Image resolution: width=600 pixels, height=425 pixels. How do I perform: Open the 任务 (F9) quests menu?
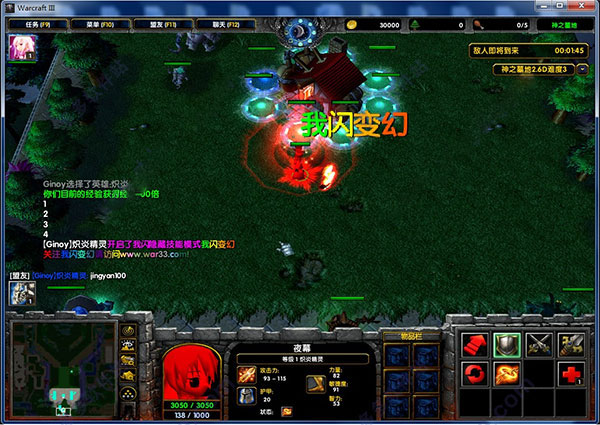31,24
